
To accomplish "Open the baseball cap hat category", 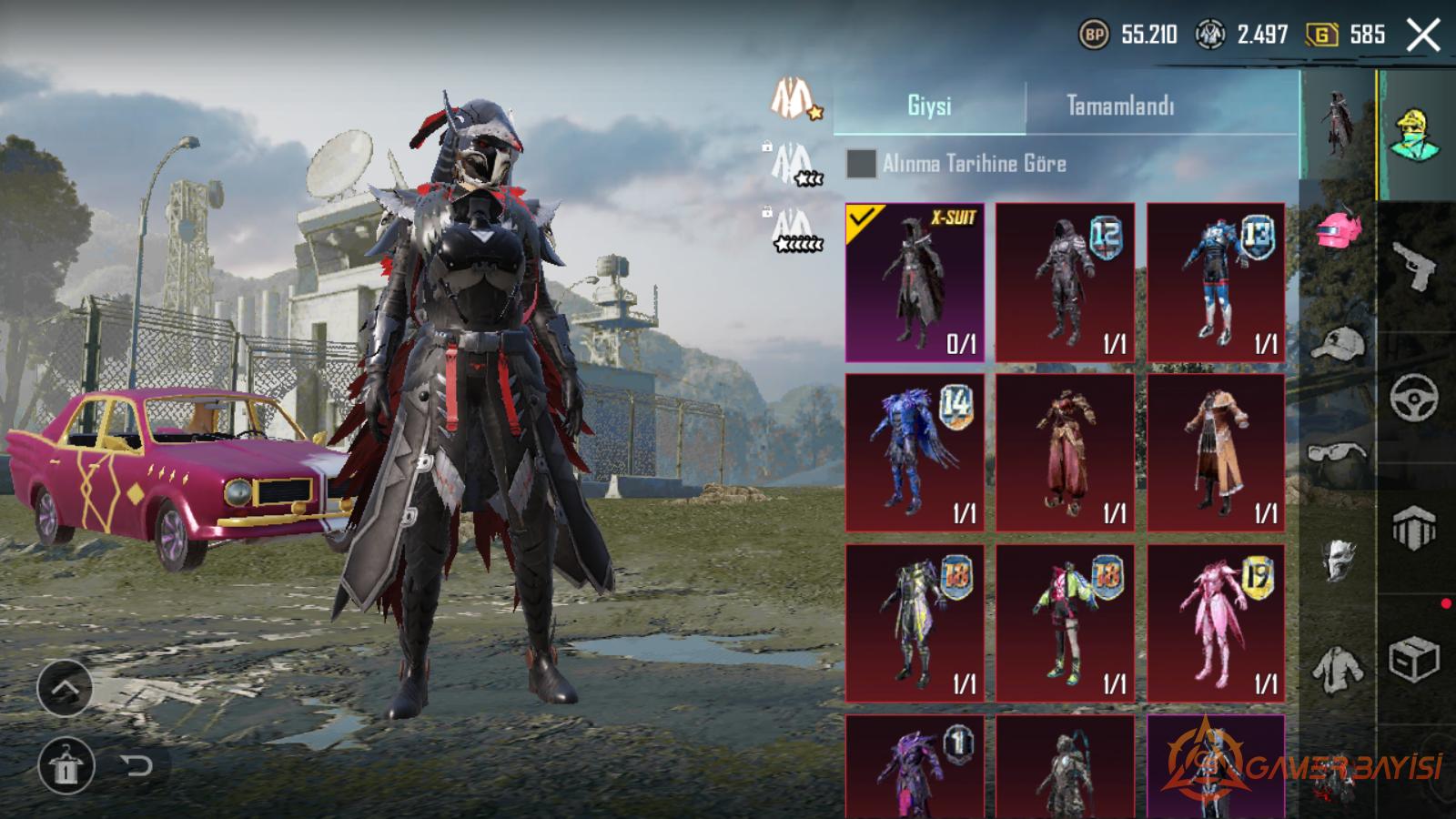I will point(1339,344).
